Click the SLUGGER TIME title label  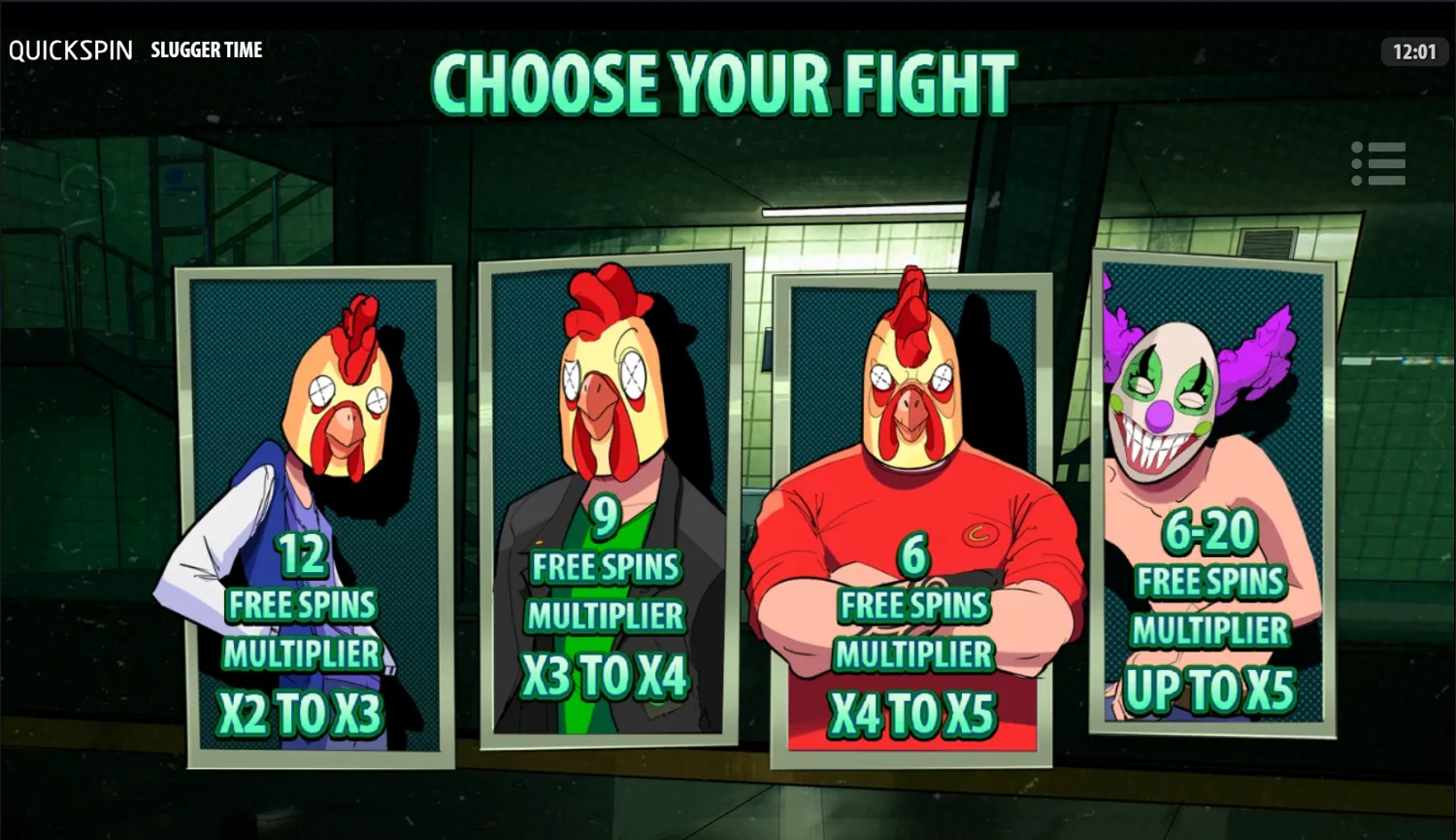point(206,50)
